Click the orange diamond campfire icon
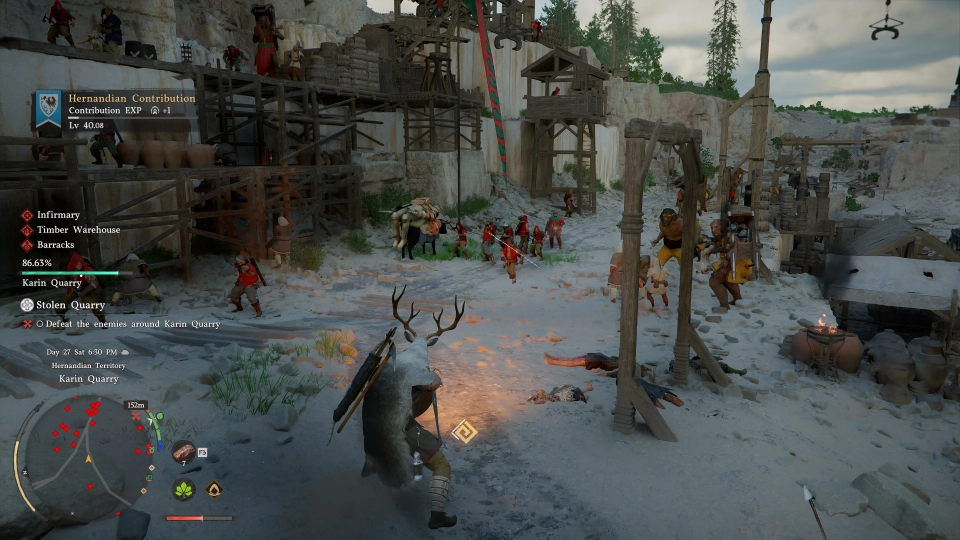The image size is (960, 540). point(214,490)
